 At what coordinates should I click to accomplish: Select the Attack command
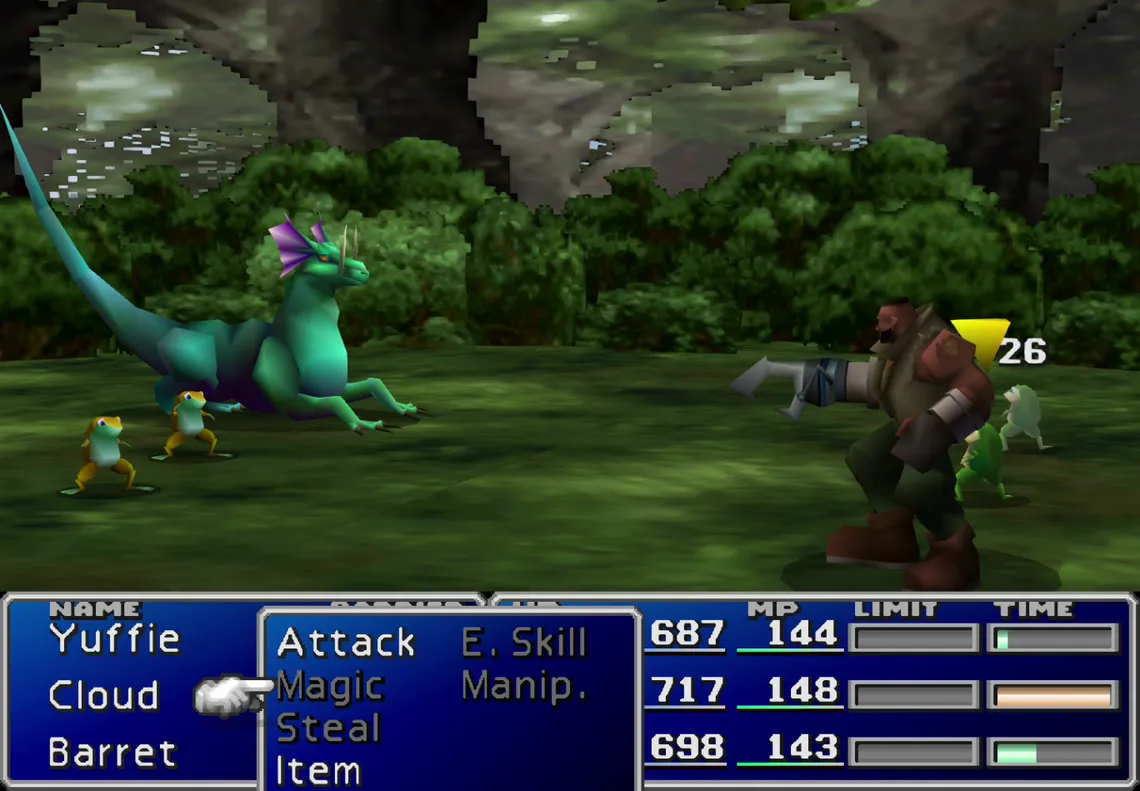click(x=346, y=642)
